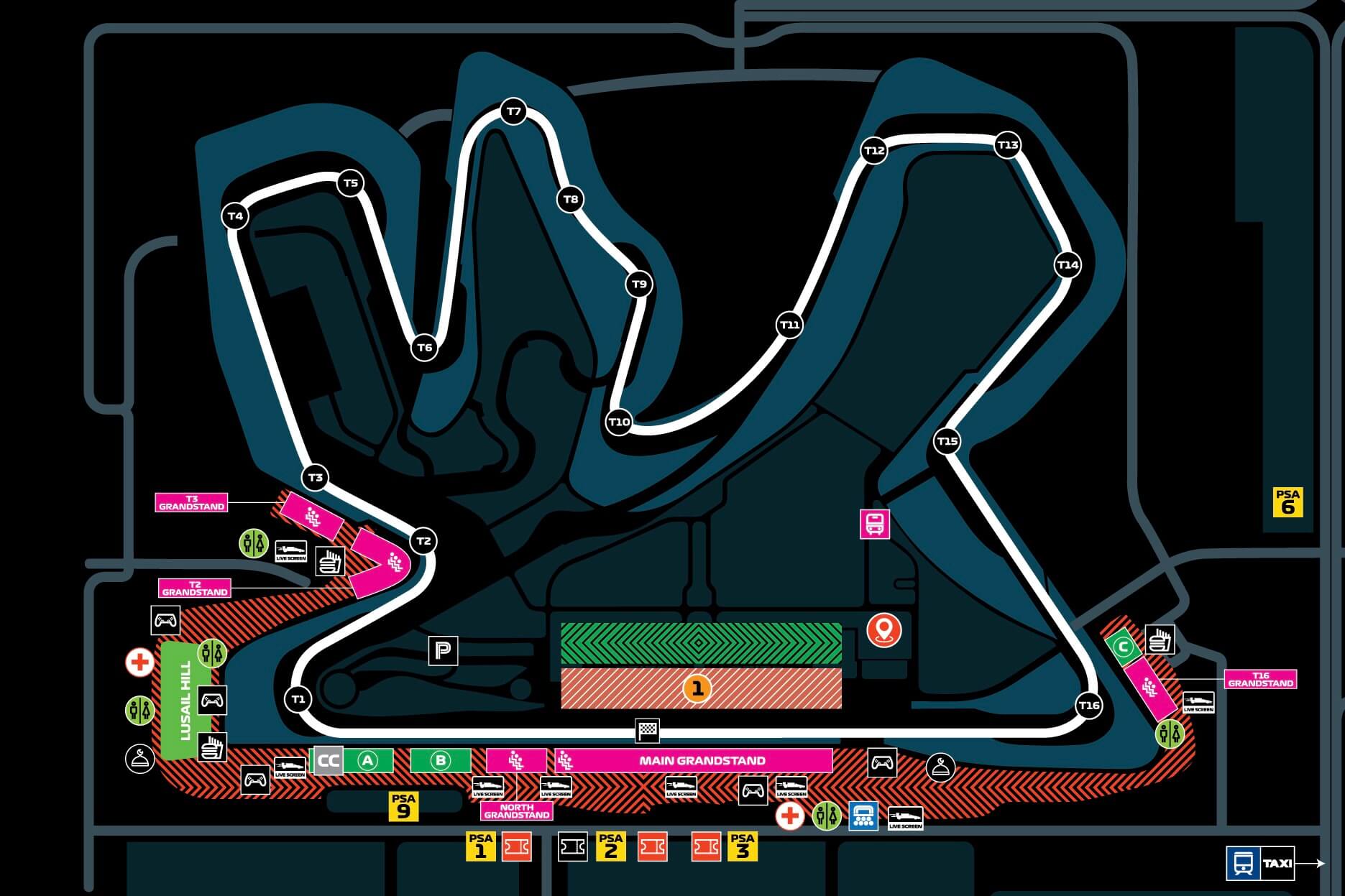The width and height of the screenshot is (1345, 896).
Task: Select the PSA 9 marker
Action: tap(403, 805)
